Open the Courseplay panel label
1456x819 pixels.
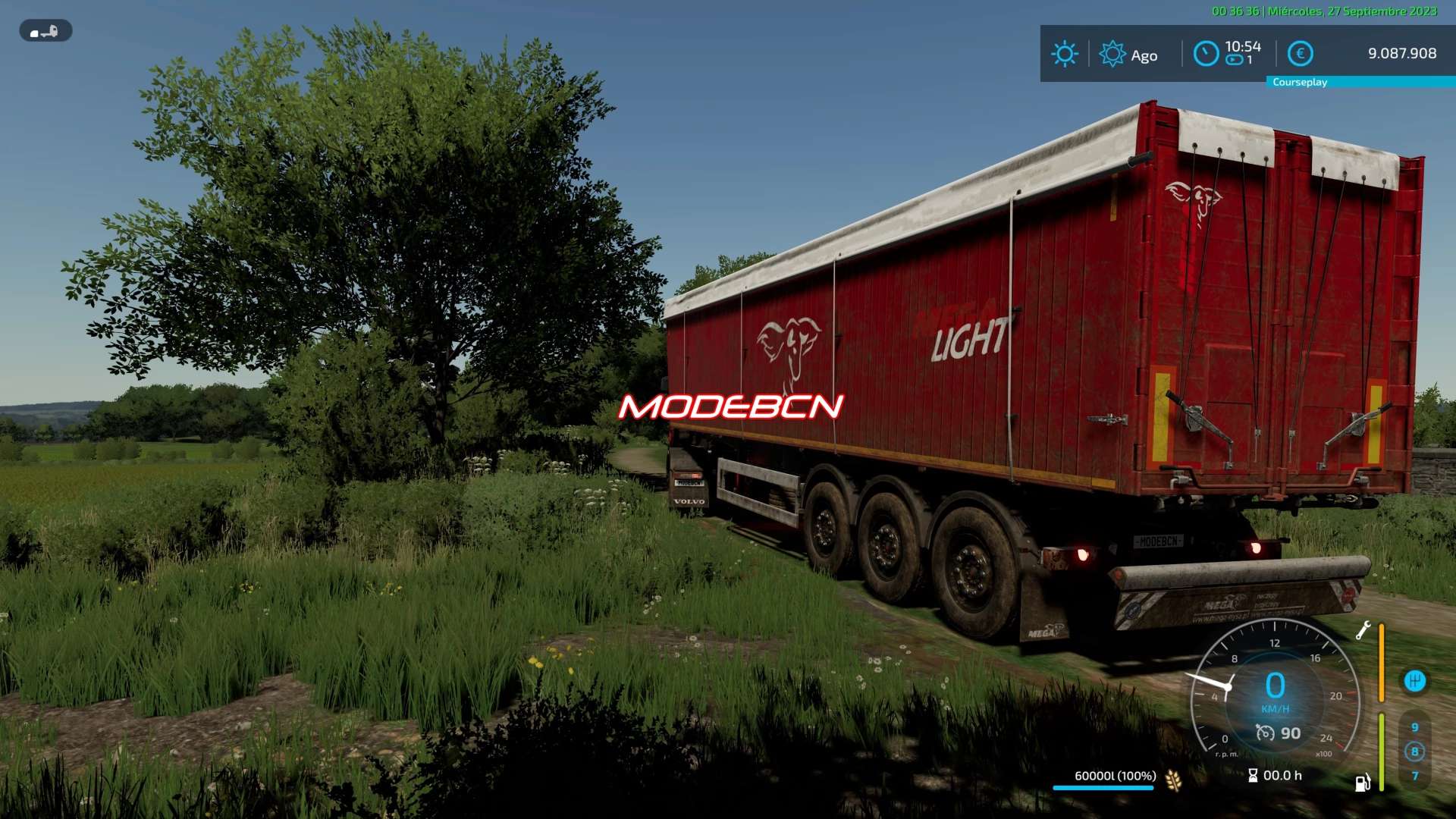(1300, 82)
